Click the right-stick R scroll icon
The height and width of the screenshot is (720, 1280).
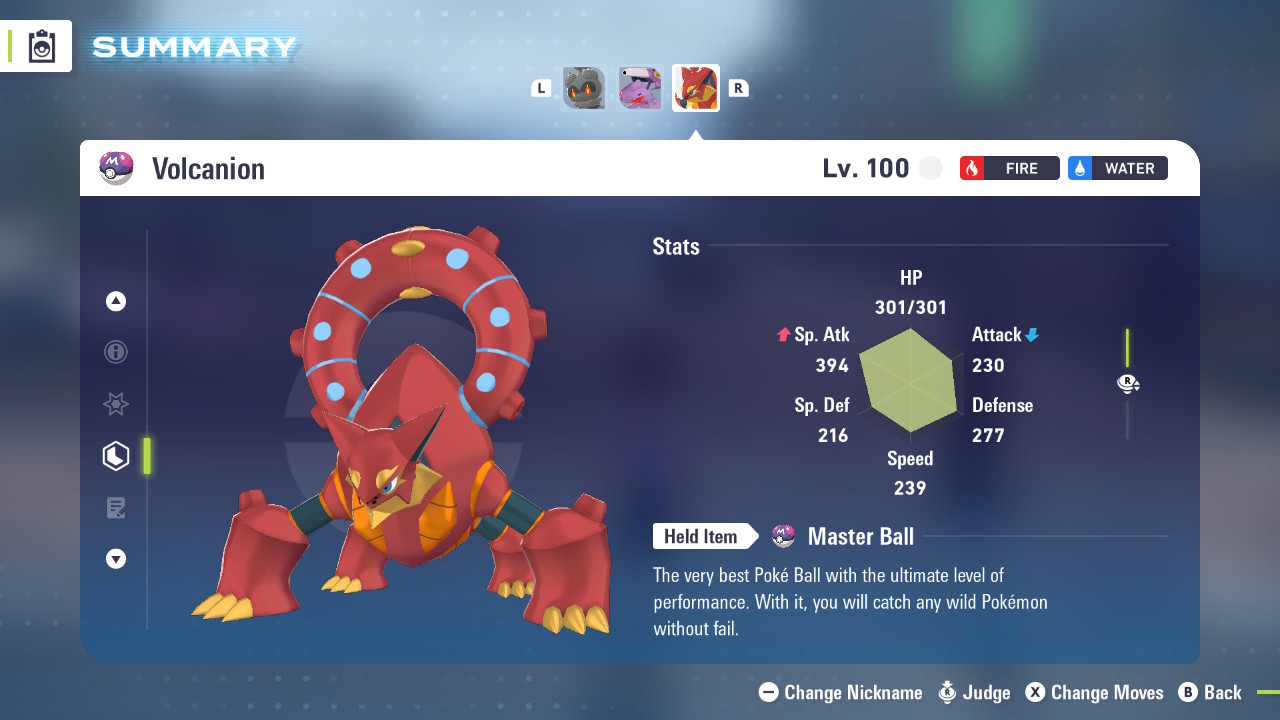coord(1128,383)
